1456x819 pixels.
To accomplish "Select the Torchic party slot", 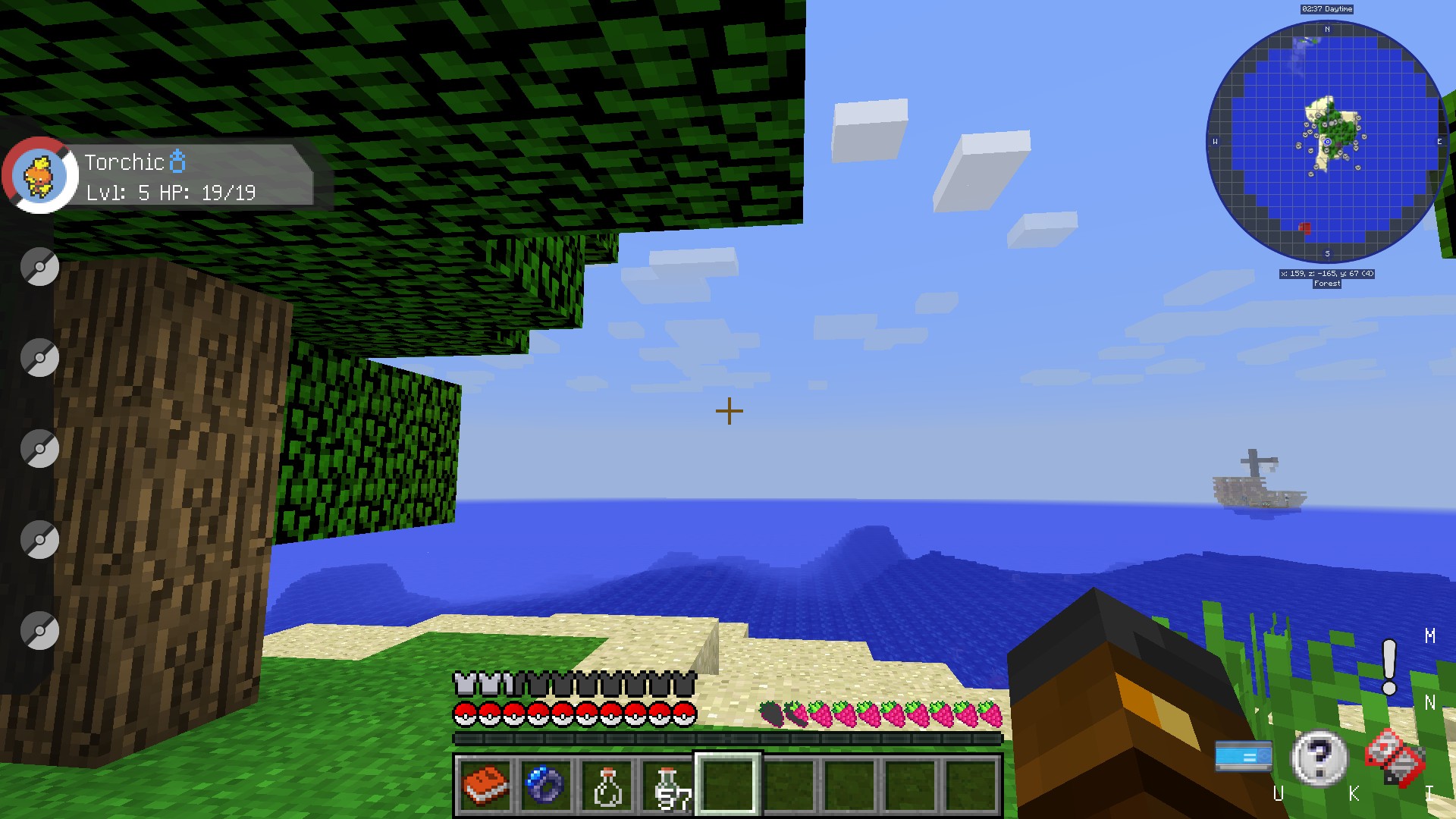I will 39,174.
